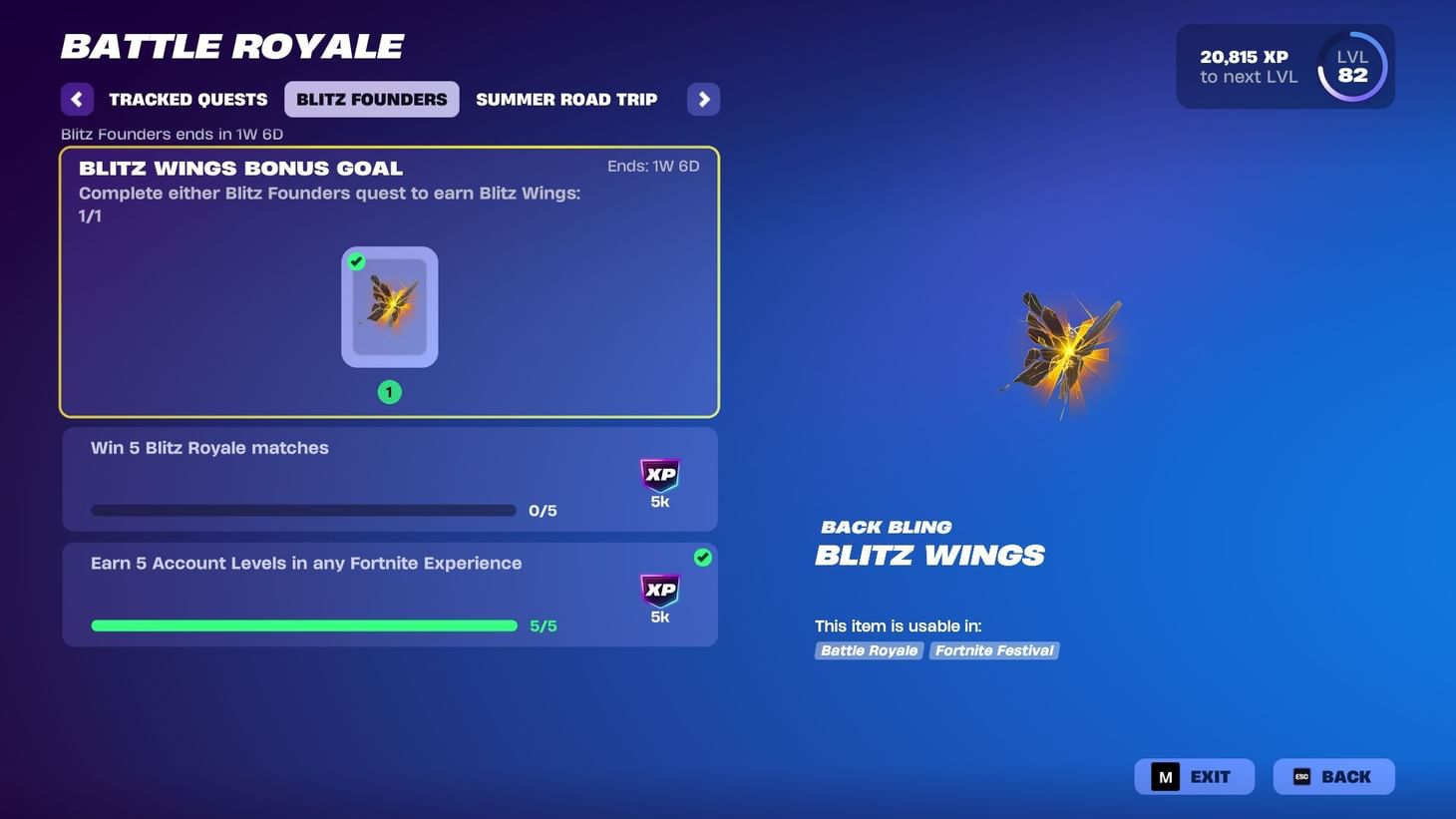Click the Battle Royale usability tag
The width and height of the screenshot is (1456, 819).
pyautogui.click(x=868, y=649)
